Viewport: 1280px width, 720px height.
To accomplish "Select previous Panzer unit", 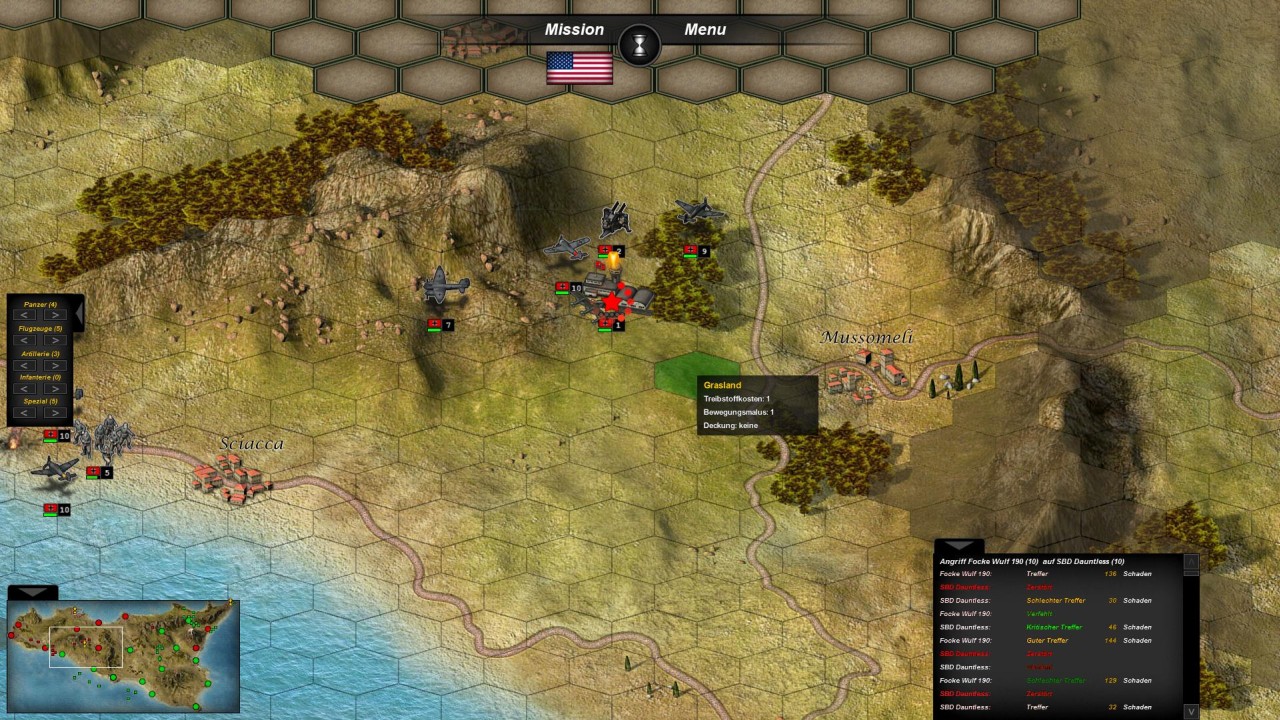I will (x=25, y=315).
